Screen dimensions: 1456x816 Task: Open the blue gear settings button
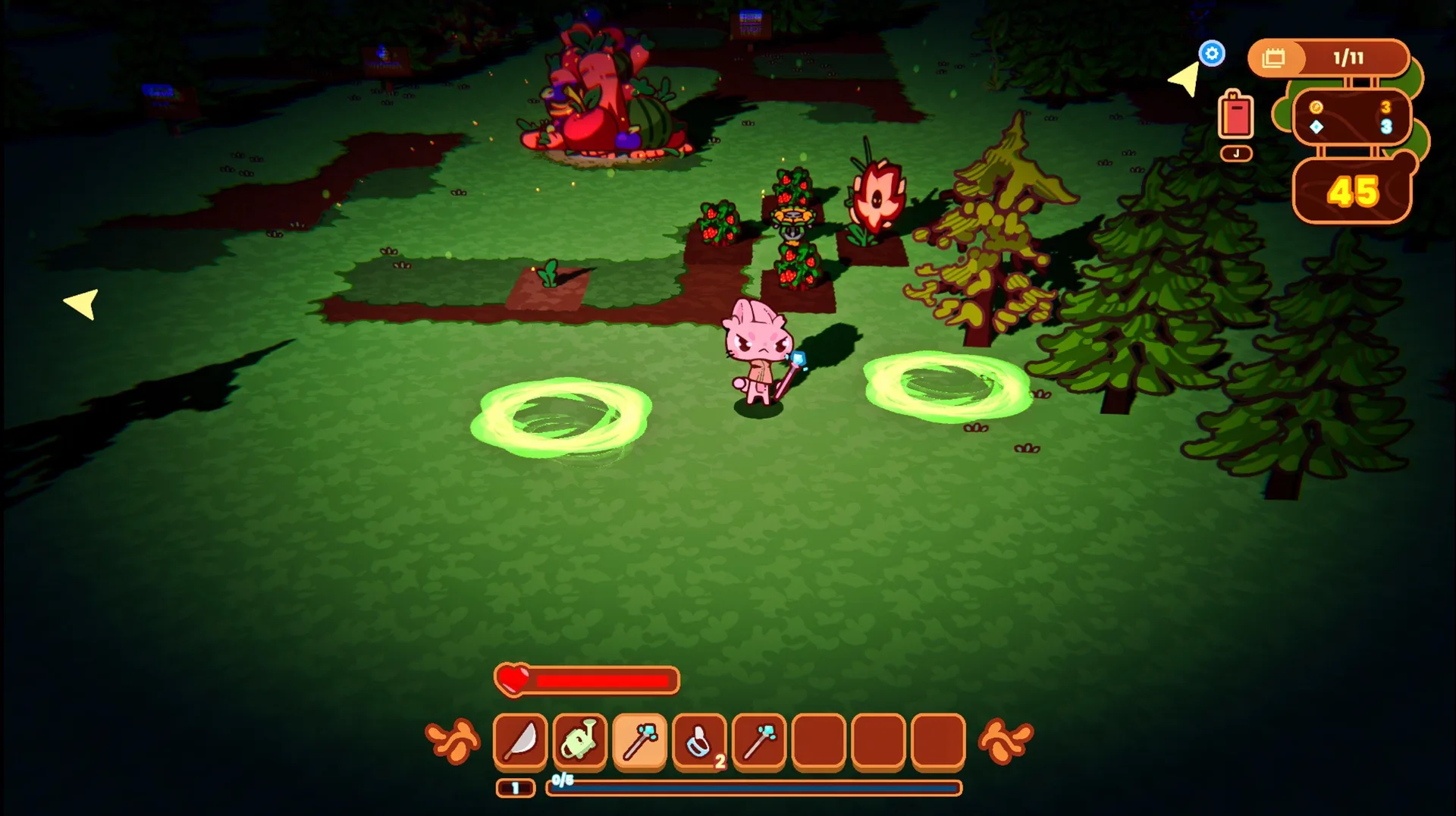[x=1212, y=54]
